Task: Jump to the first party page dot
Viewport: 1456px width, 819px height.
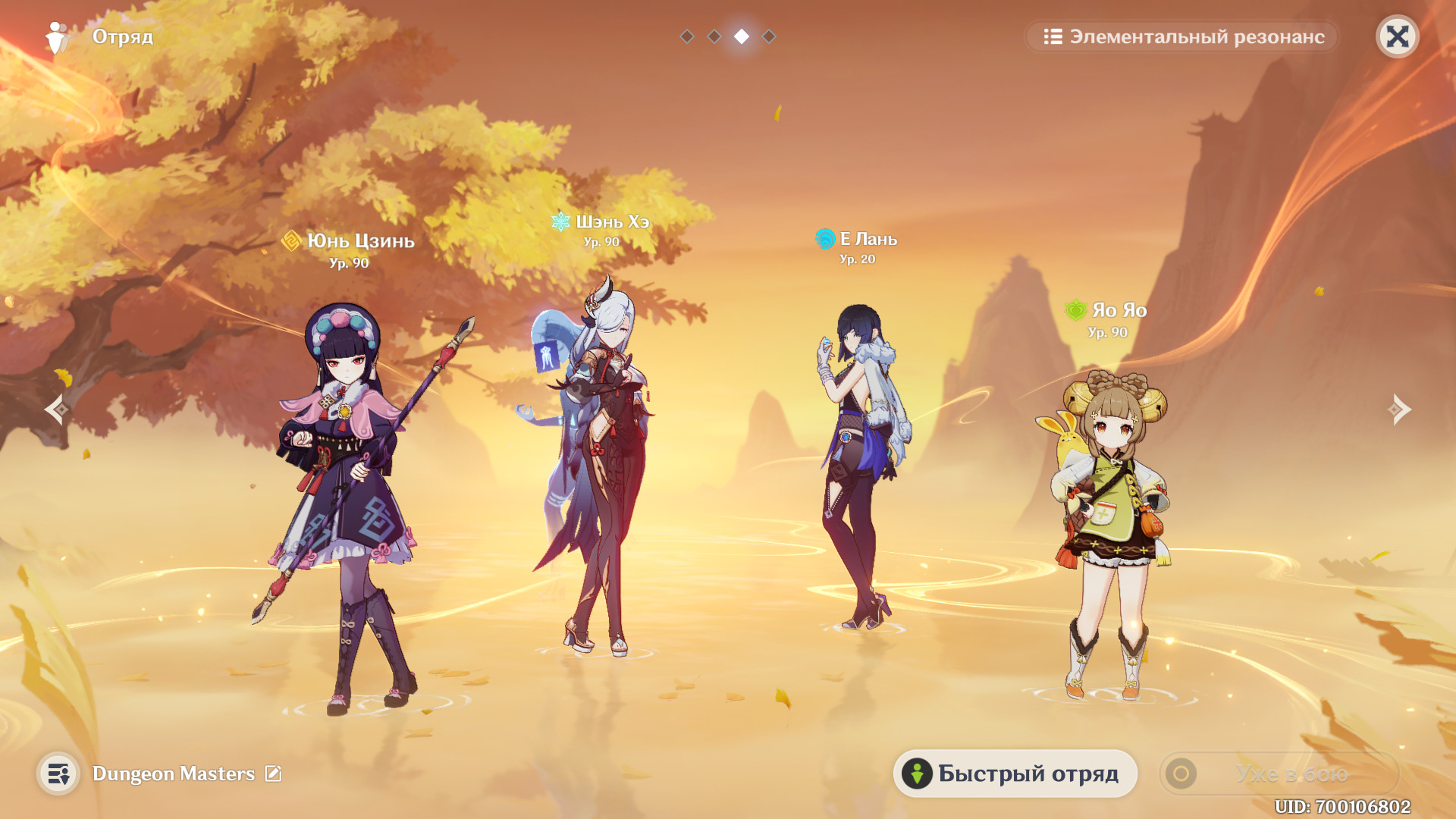Action: pos(687,36)
